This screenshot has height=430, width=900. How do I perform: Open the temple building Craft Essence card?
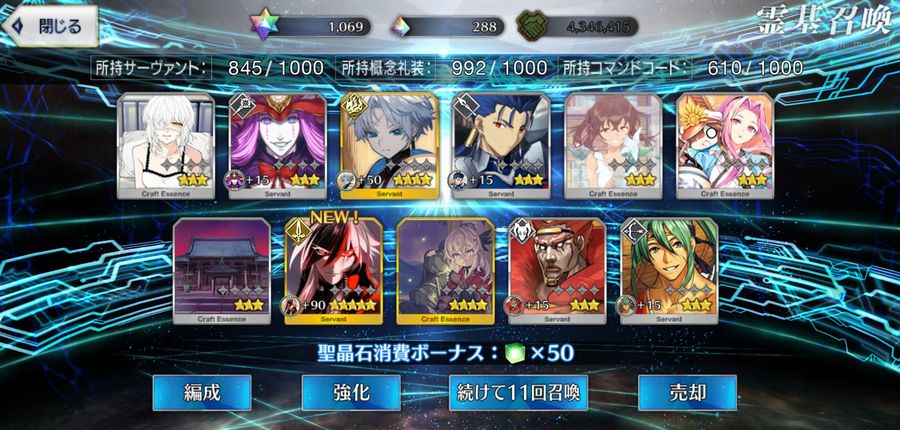coord(221,270)
